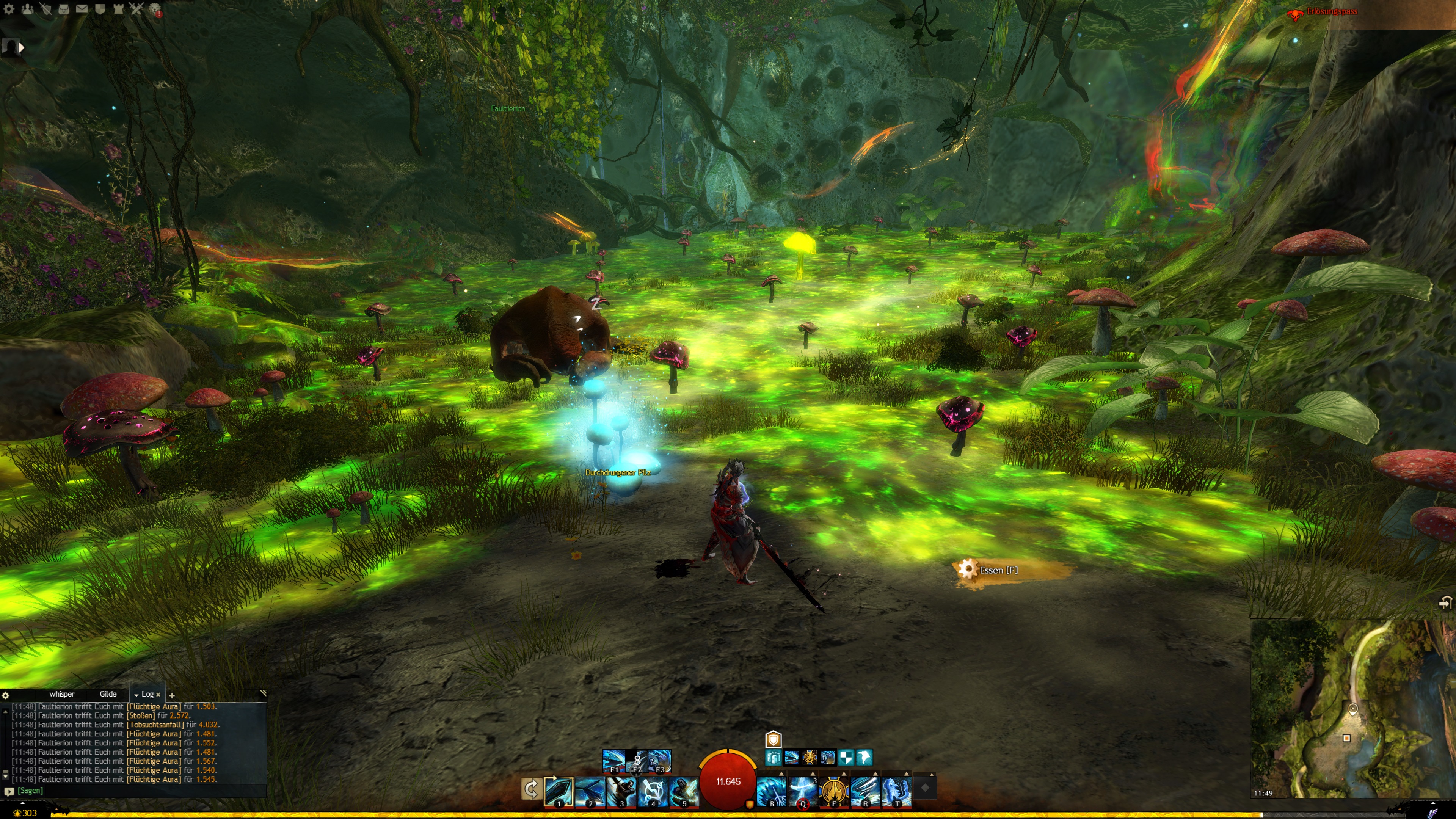Screen dimensions: 1456x819
Task: Open the hero panel sword-and-shield icon
Action: pos(45,8)
